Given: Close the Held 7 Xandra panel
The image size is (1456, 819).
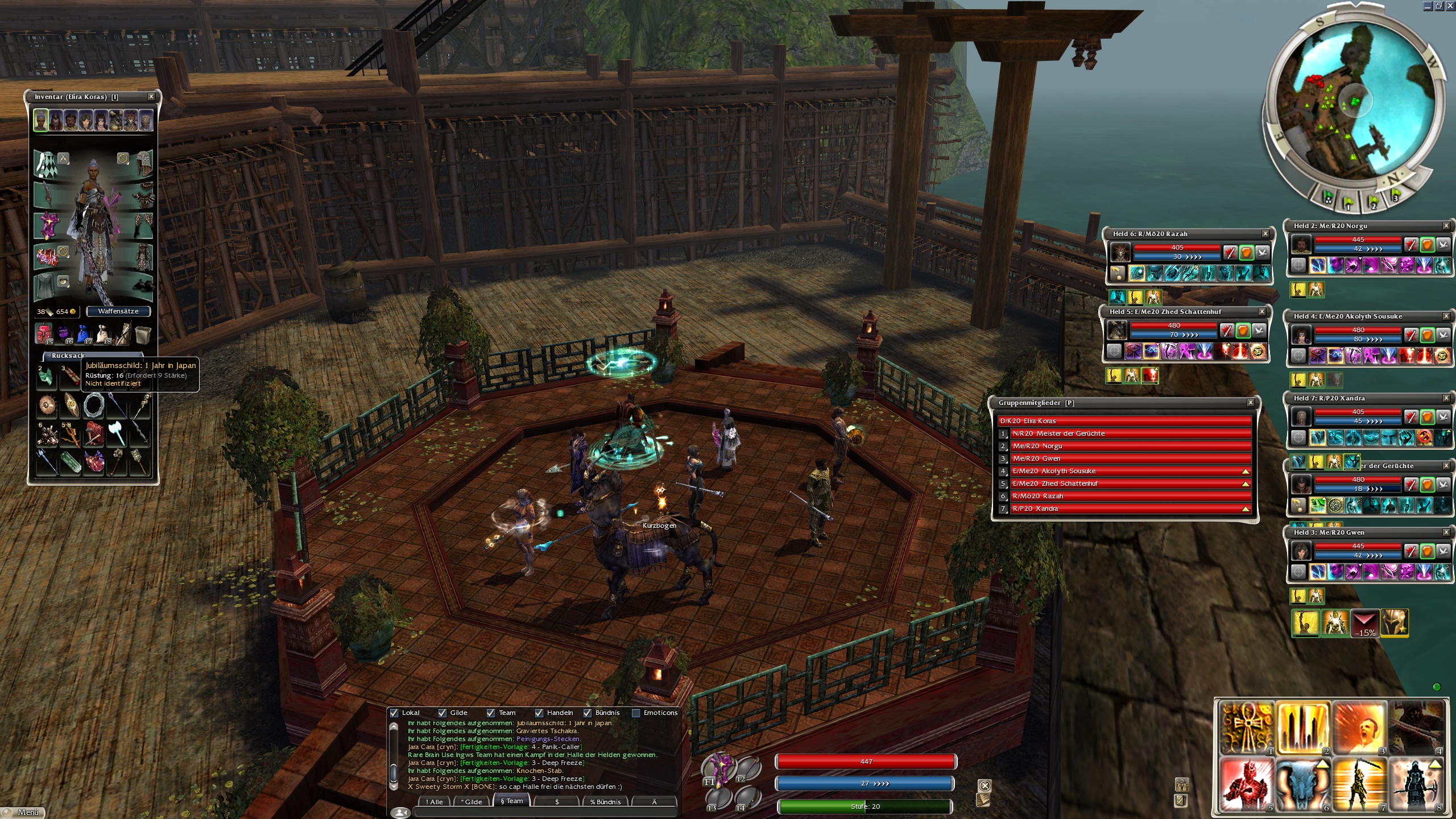Looking at the screenshot, I should pyautogui.click(x=1446, y=398).
